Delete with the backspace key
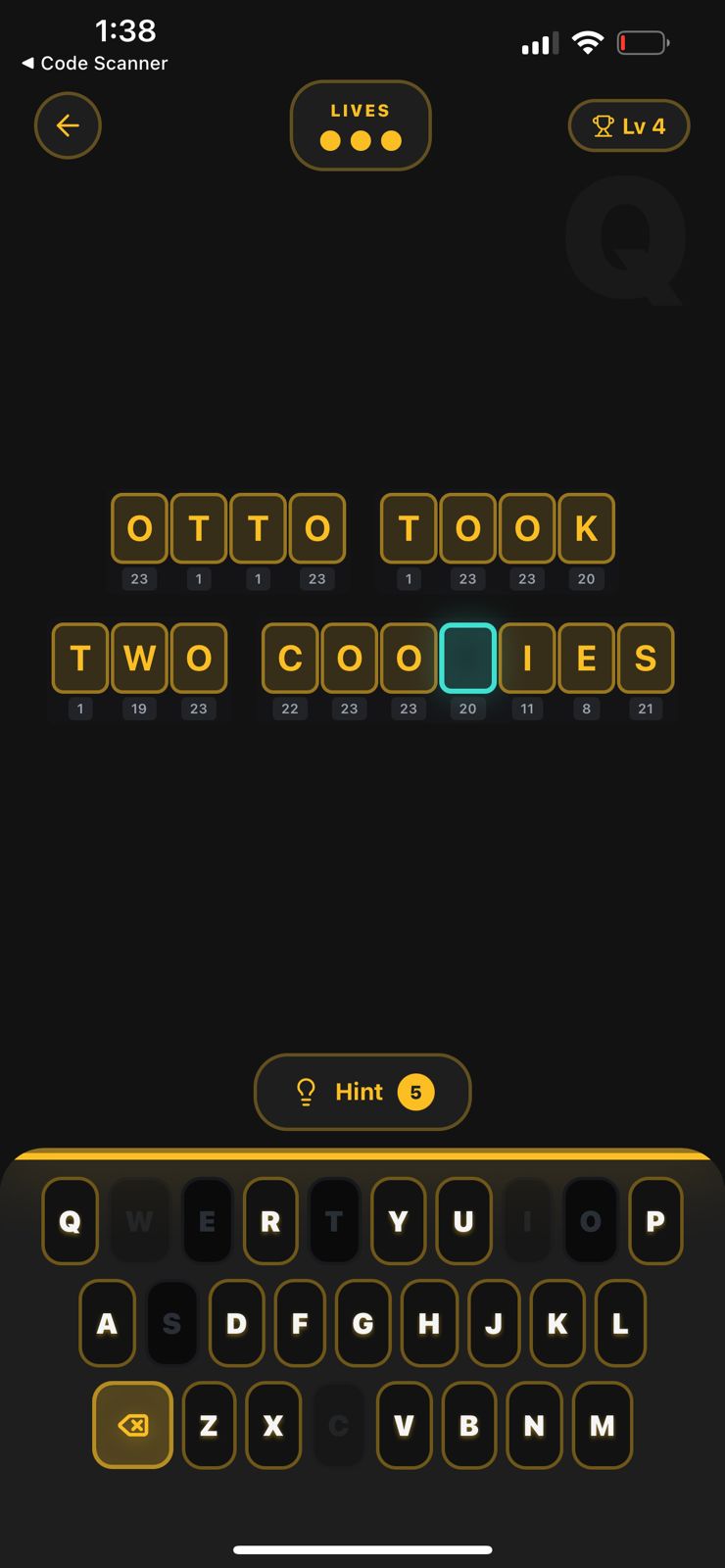The image size is (725, 1568). click(x=132, y=1425)
